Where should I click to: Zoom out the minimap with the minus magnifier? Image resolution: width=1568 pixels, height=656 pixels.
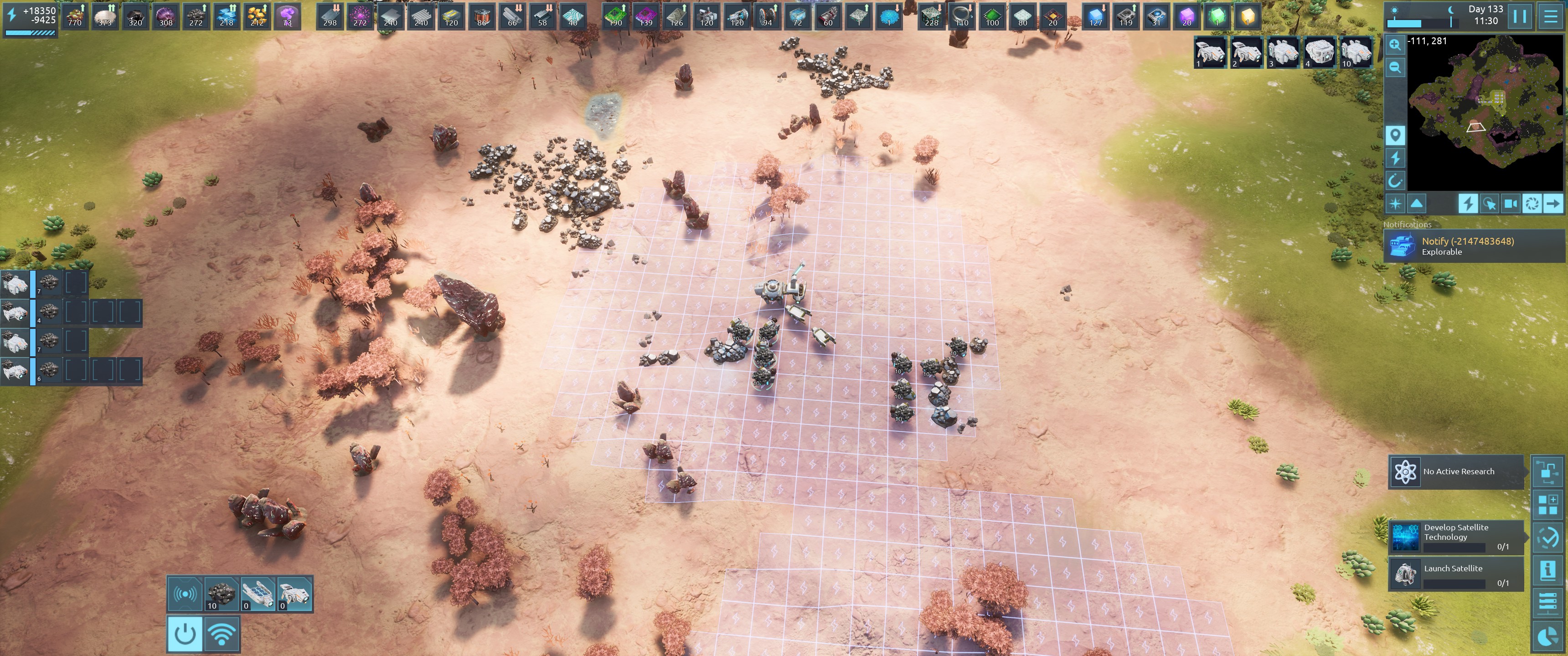coord(1395,67)
